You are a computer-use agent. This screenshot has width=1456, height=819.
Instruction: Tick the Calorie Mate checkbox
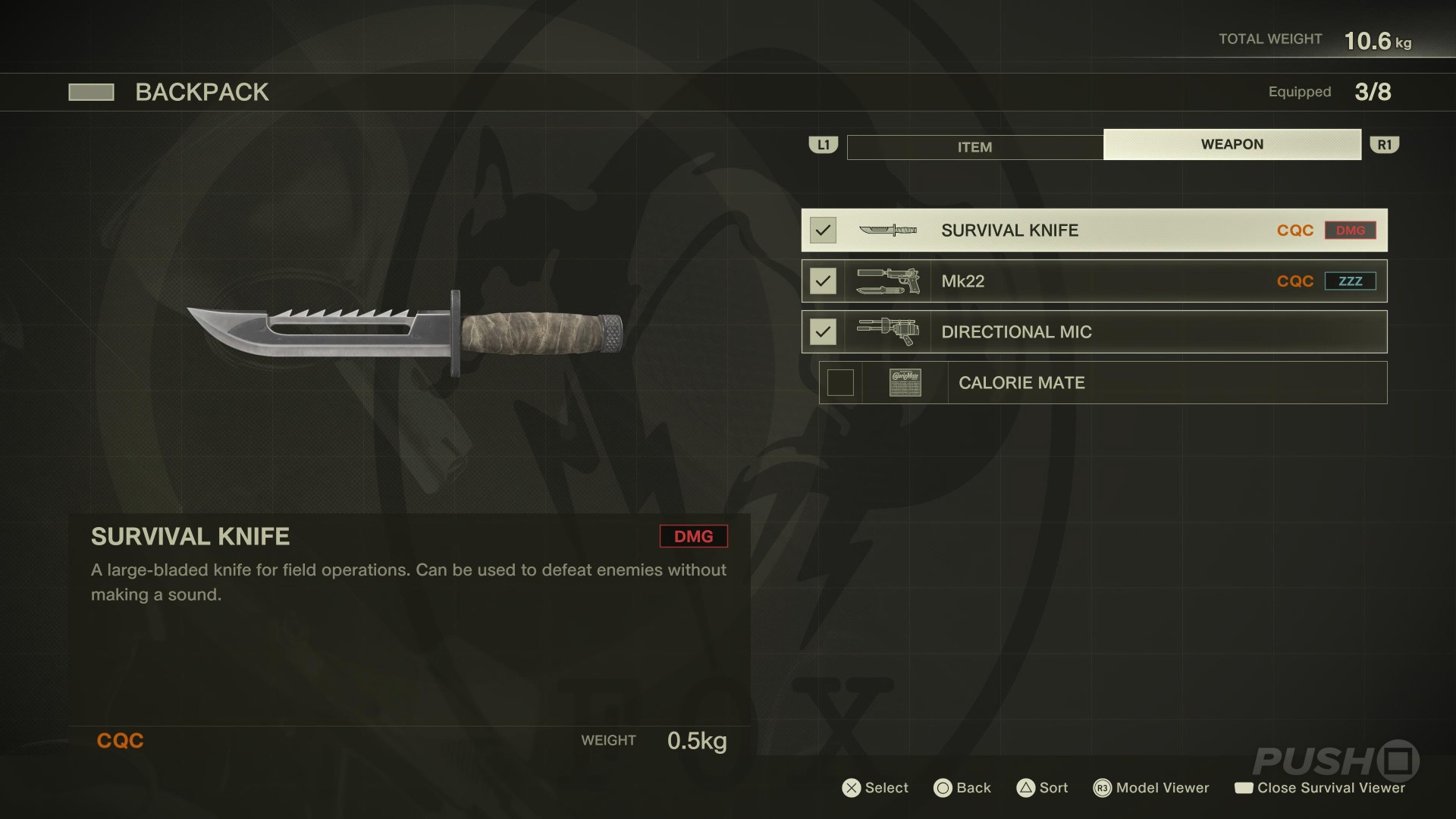(840, 383)
